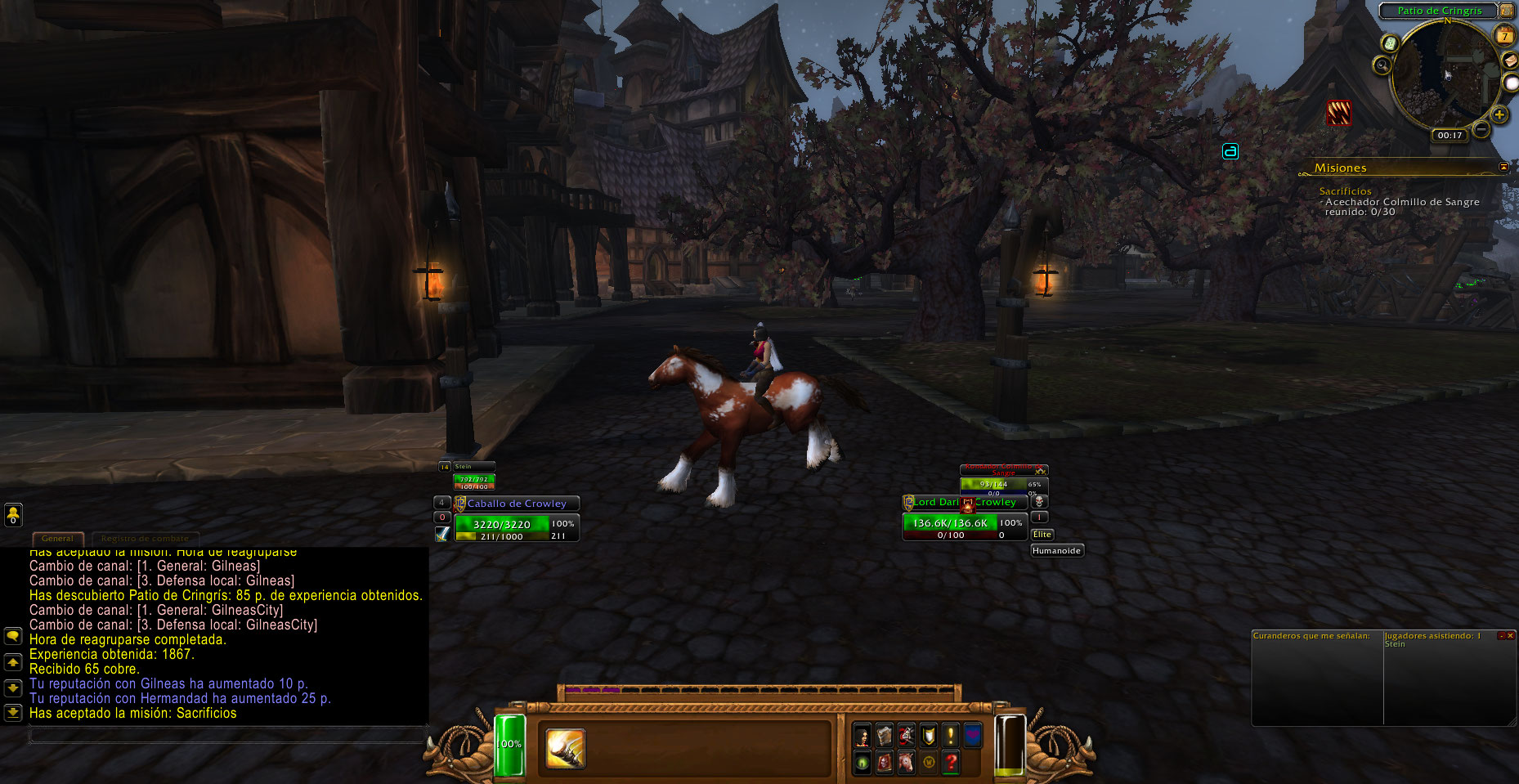Open the horse head mounts button
1519x784 pixels.
[x=906, y=763]
